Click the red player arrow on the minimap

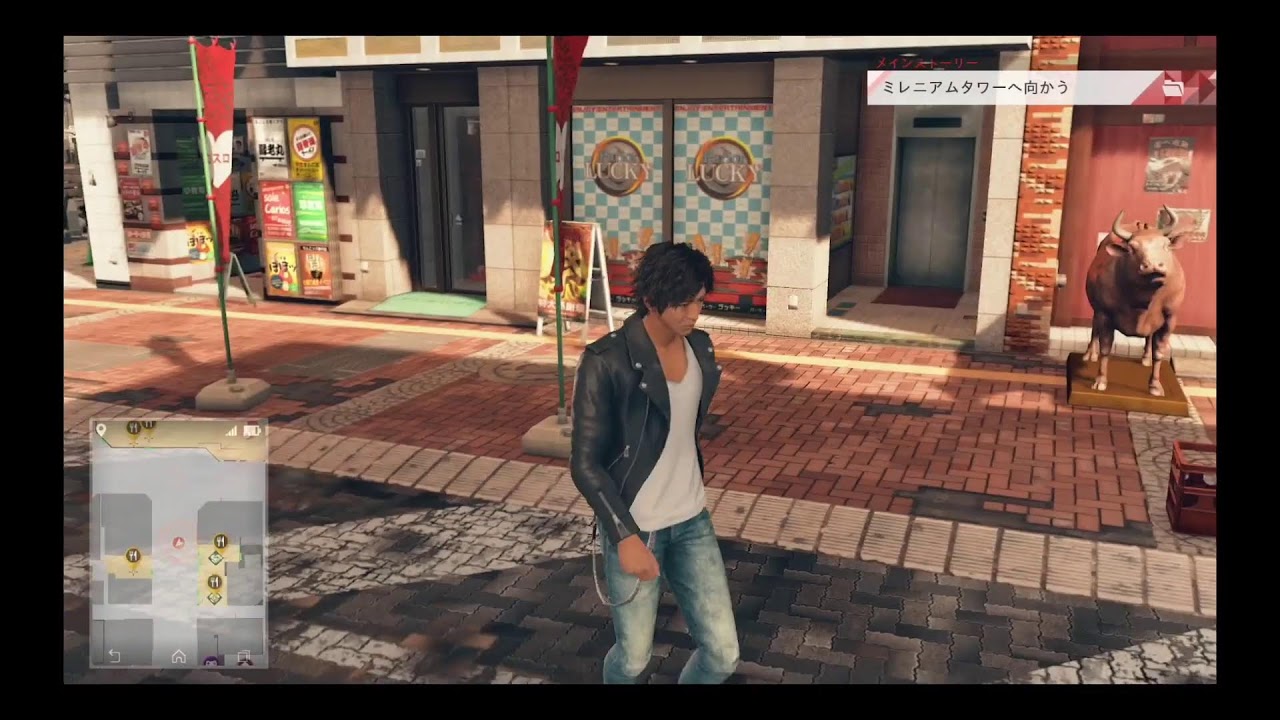click(178, 542)
